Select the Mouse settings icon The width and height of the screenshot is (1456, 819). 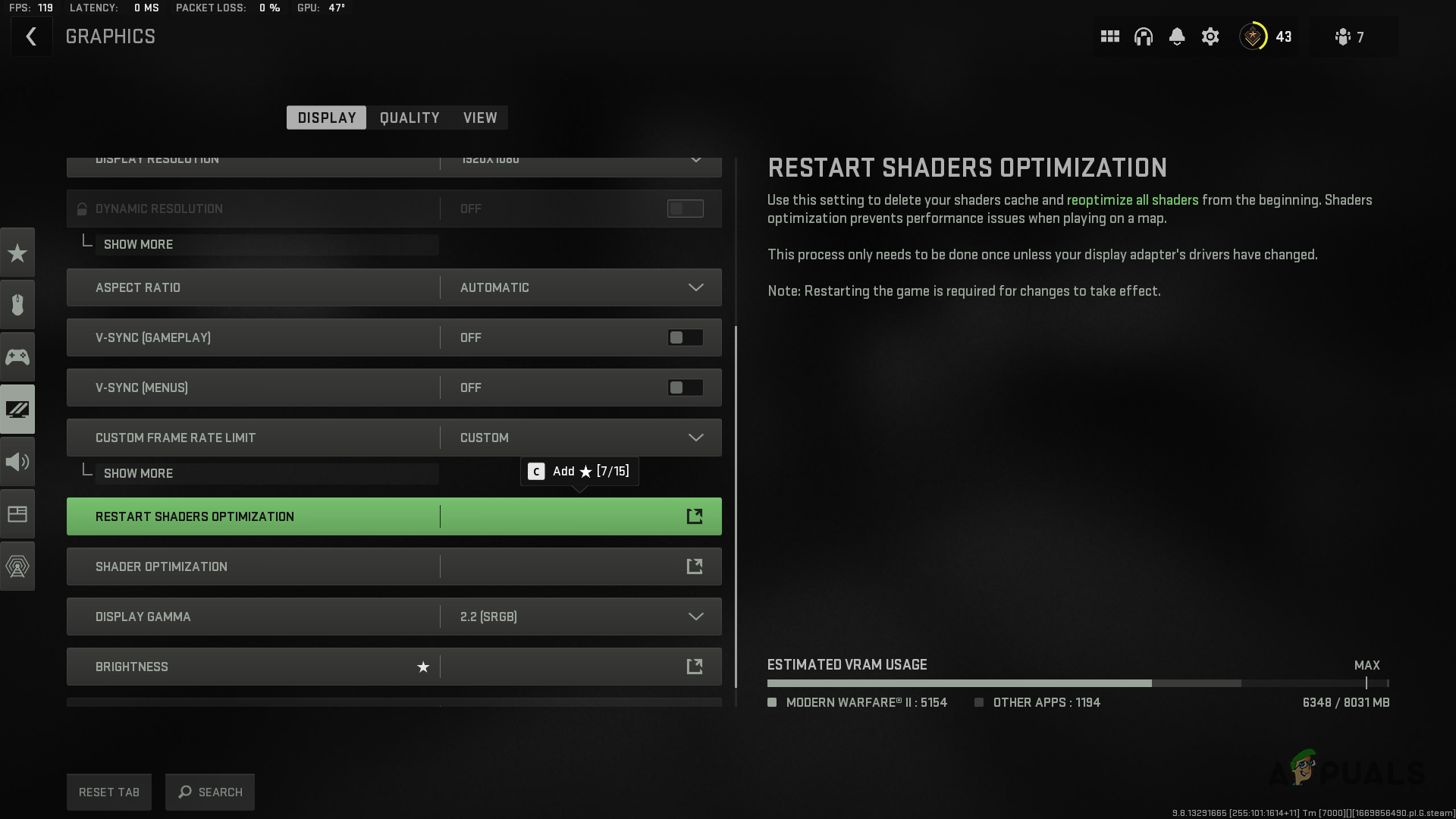(17, 304)
